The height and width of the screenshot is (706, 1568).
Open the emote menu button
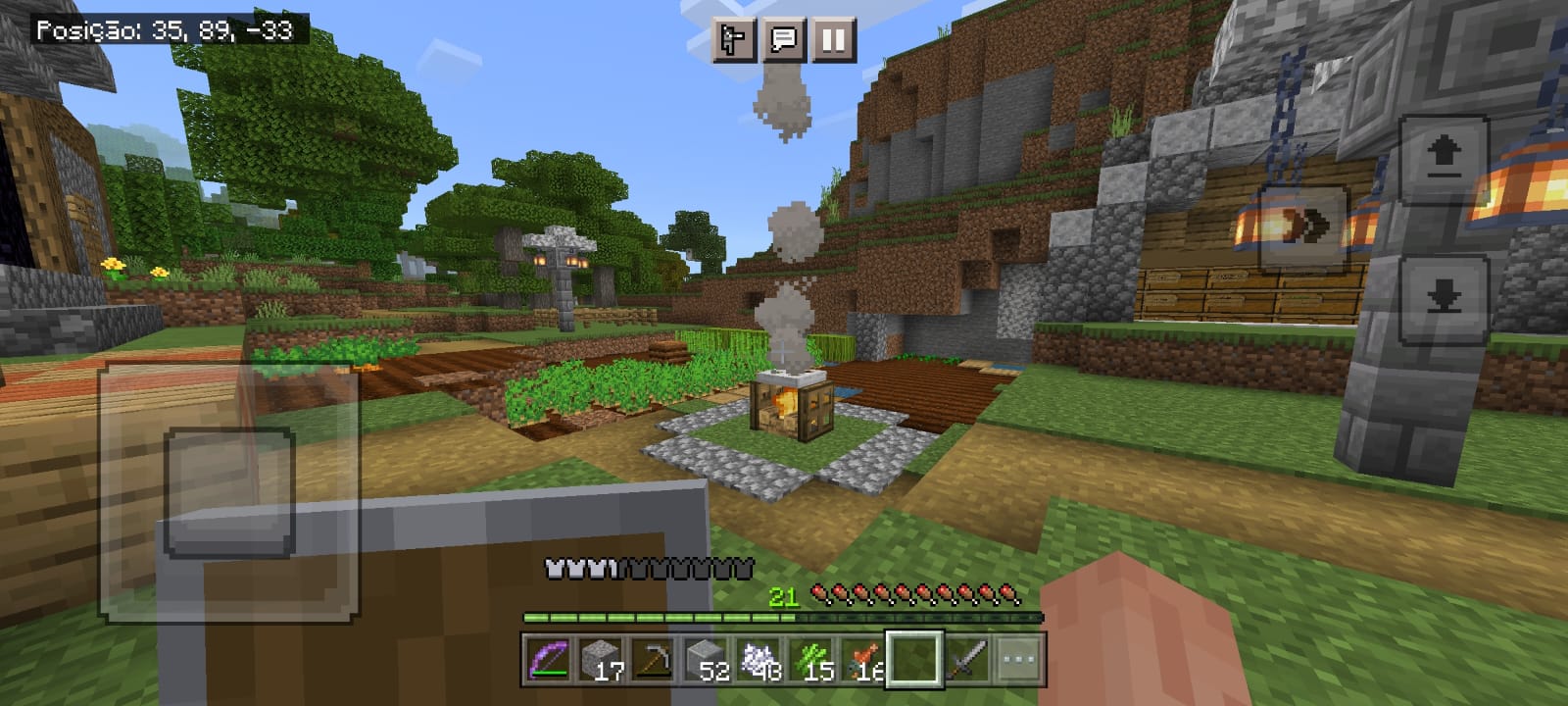click(733, 40)
